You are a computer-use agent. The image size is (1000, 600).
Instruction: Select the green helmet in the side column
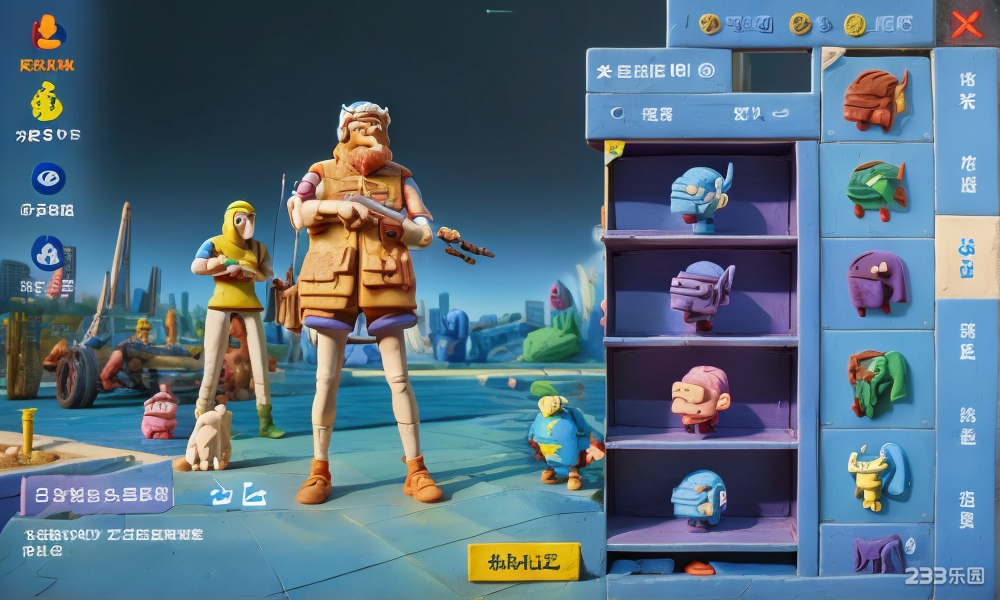coord(876,189)
